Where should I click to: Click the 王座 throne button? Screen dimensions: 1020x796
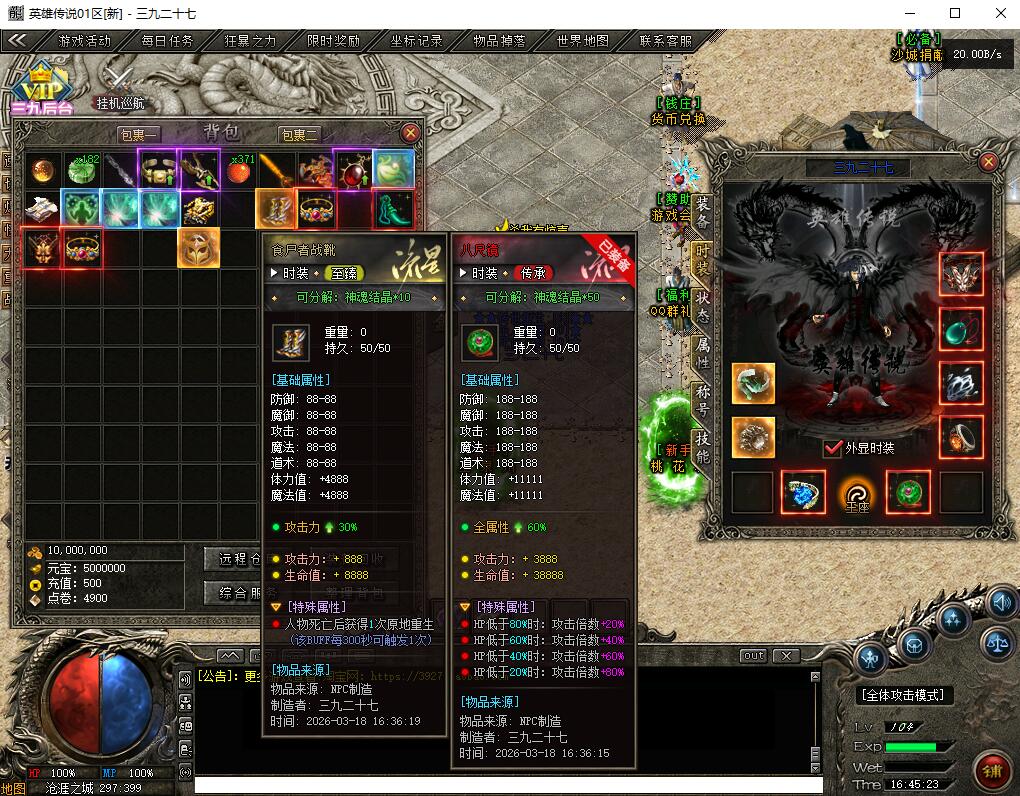coord(857,491)
